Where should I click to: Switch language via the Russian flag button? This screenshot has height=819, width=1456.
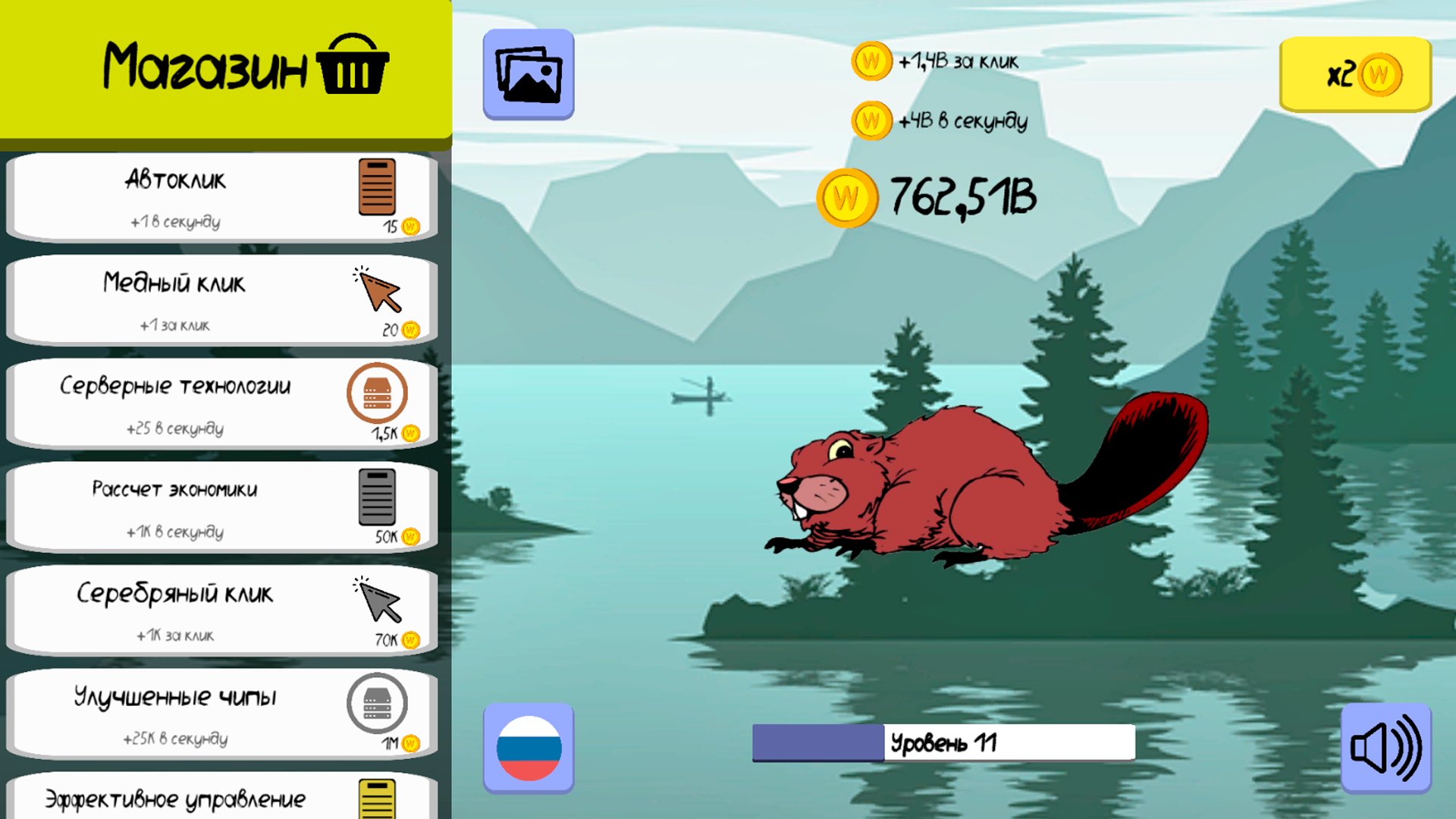[x=529, y=748]
